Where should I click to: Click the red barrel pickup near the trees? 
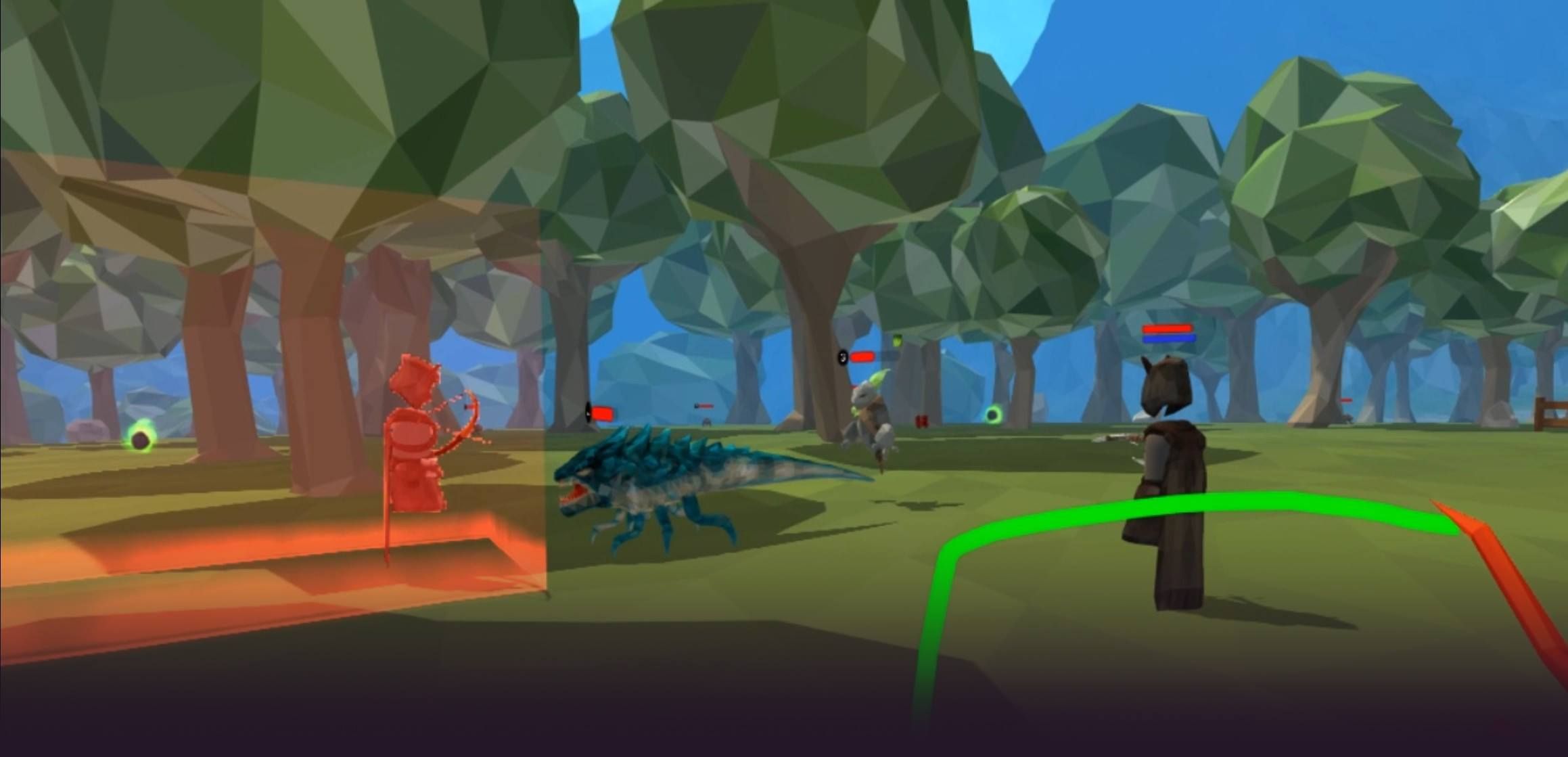[921, 421]
